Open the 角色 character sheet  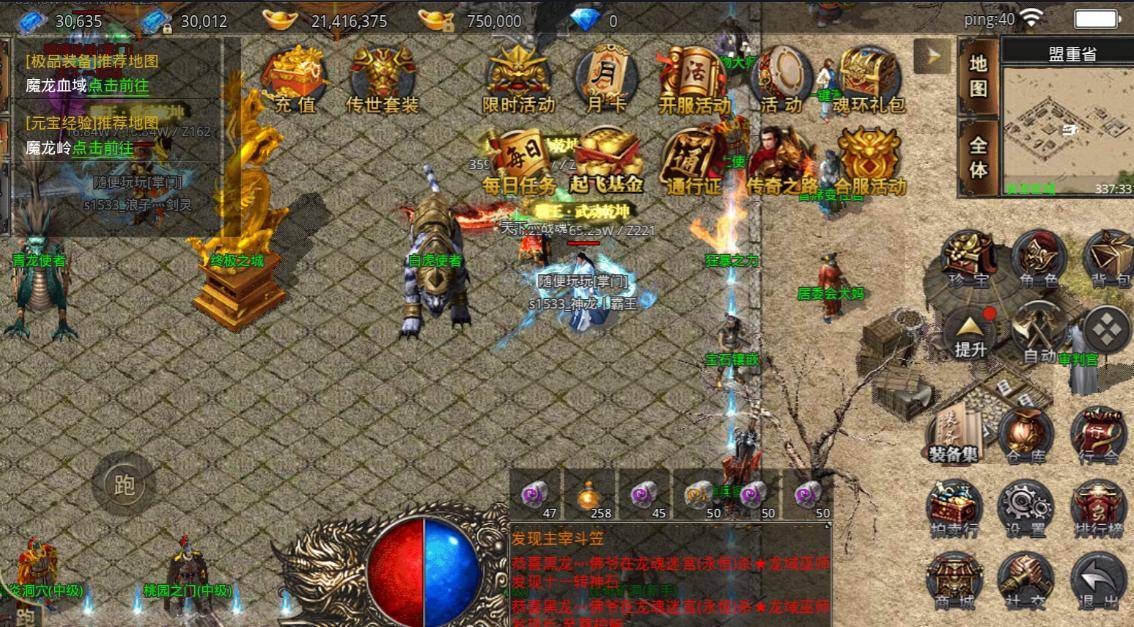click(1037, 260)
